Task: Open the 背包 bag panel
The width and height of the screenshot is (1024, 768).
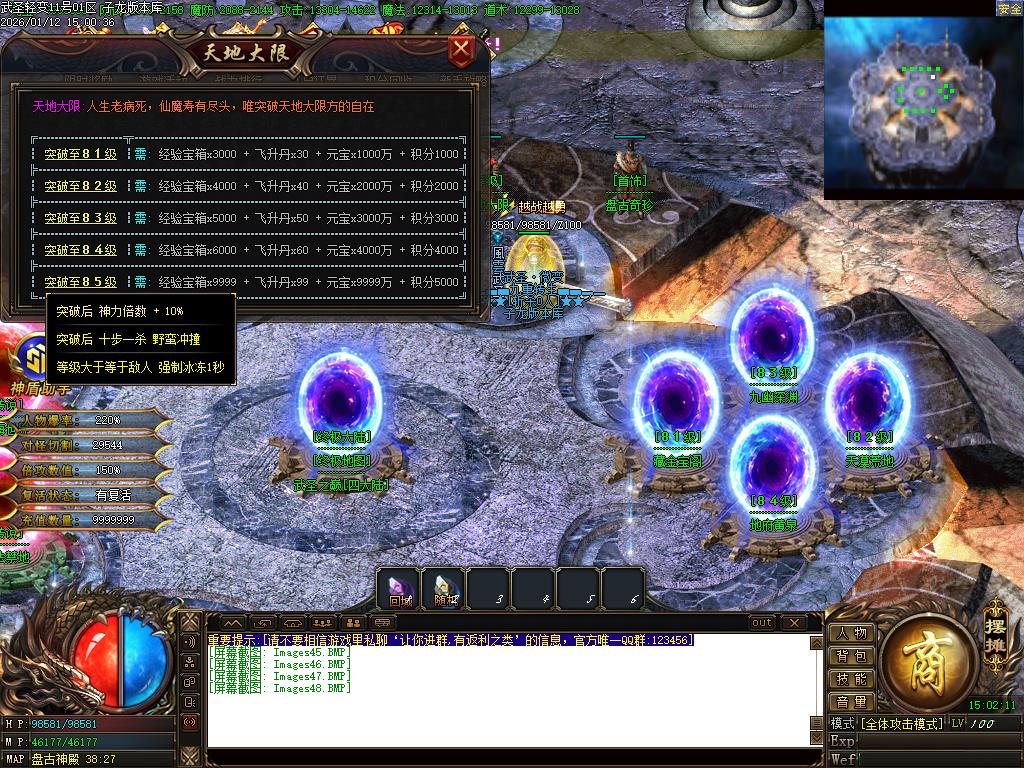Action: point(852,656)
